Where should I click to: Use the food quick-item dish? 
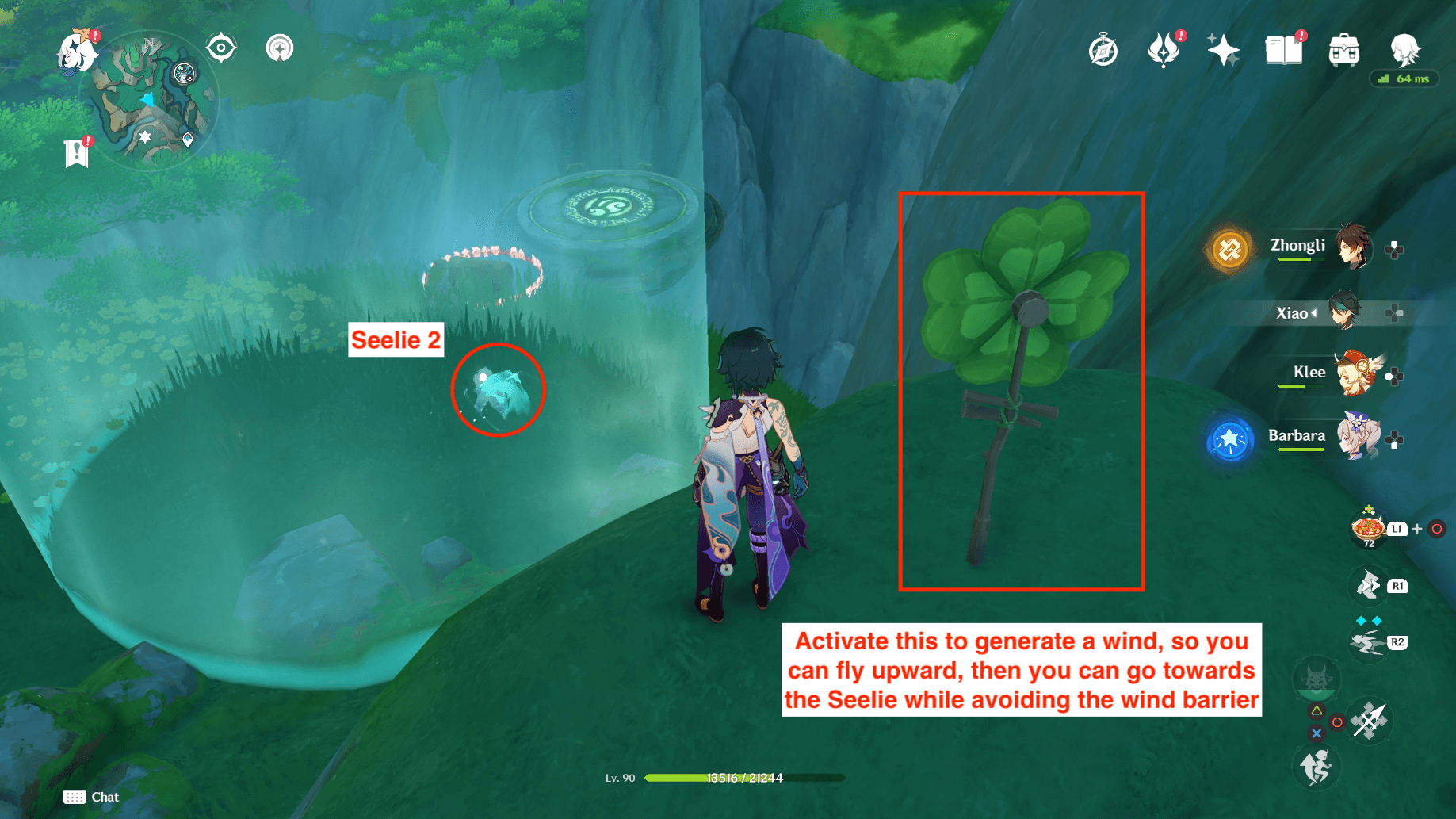click(1368, 528)
